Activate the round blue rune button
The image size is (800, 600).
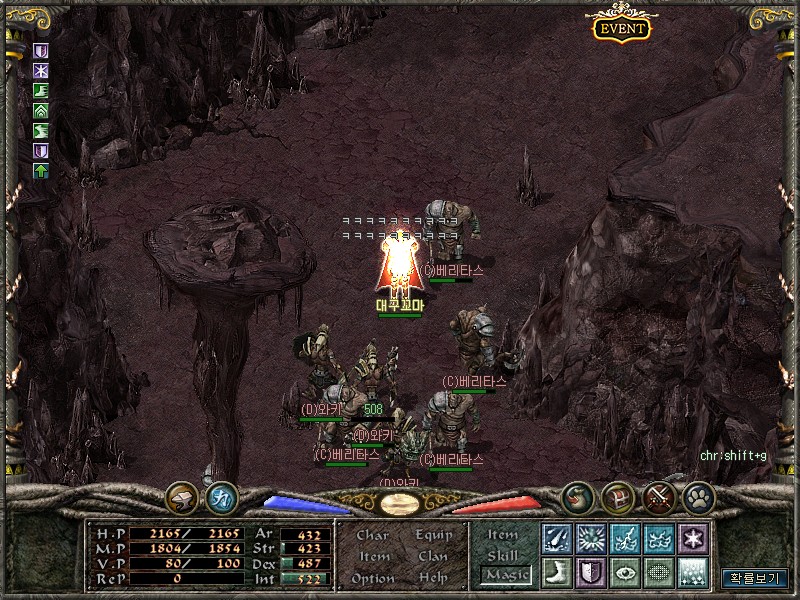[x=221, y=496]
